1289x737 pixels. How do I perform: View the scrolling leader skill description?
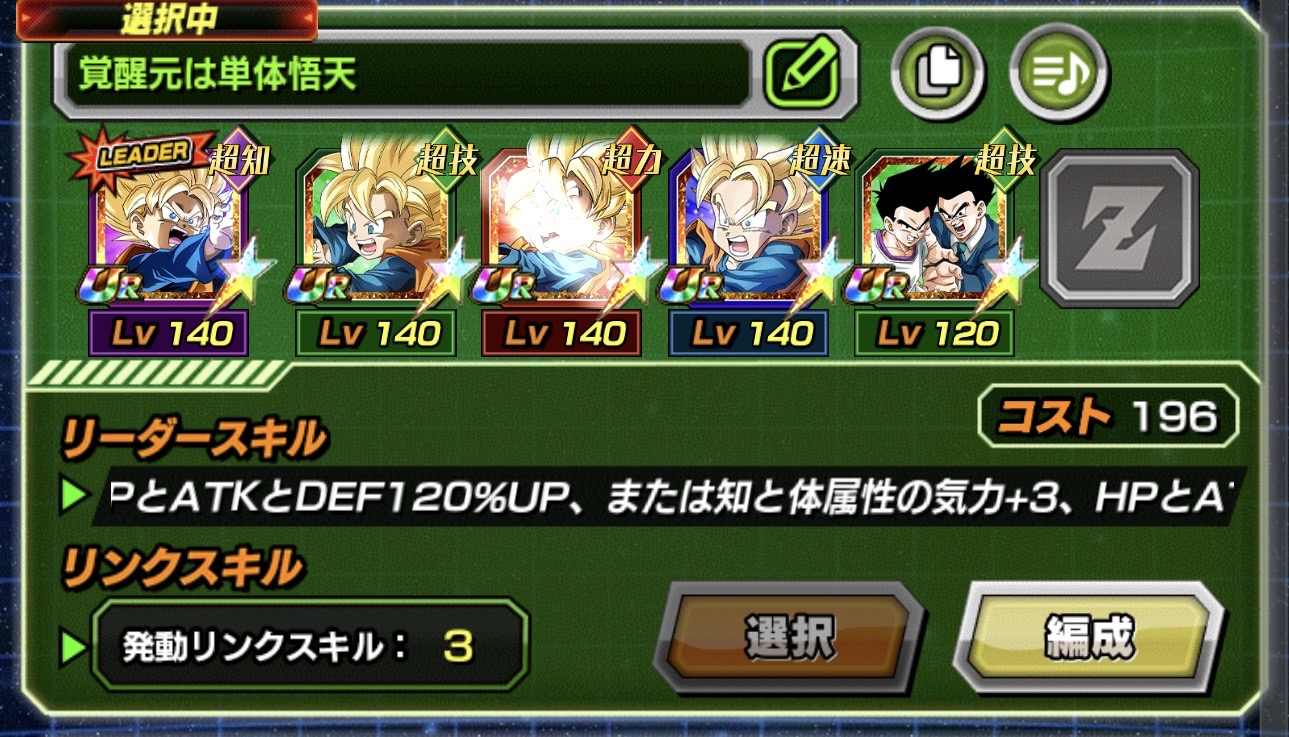click(x=670, y=495)
